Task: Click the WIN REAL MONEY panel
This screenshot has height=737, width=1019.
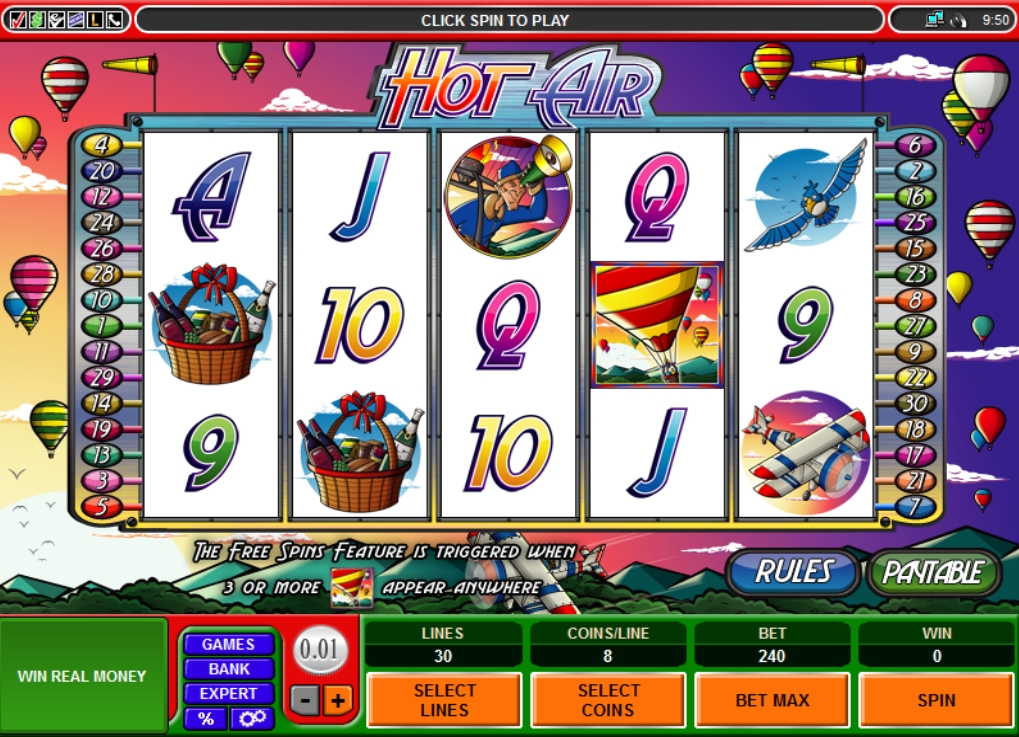Action: 82,676
